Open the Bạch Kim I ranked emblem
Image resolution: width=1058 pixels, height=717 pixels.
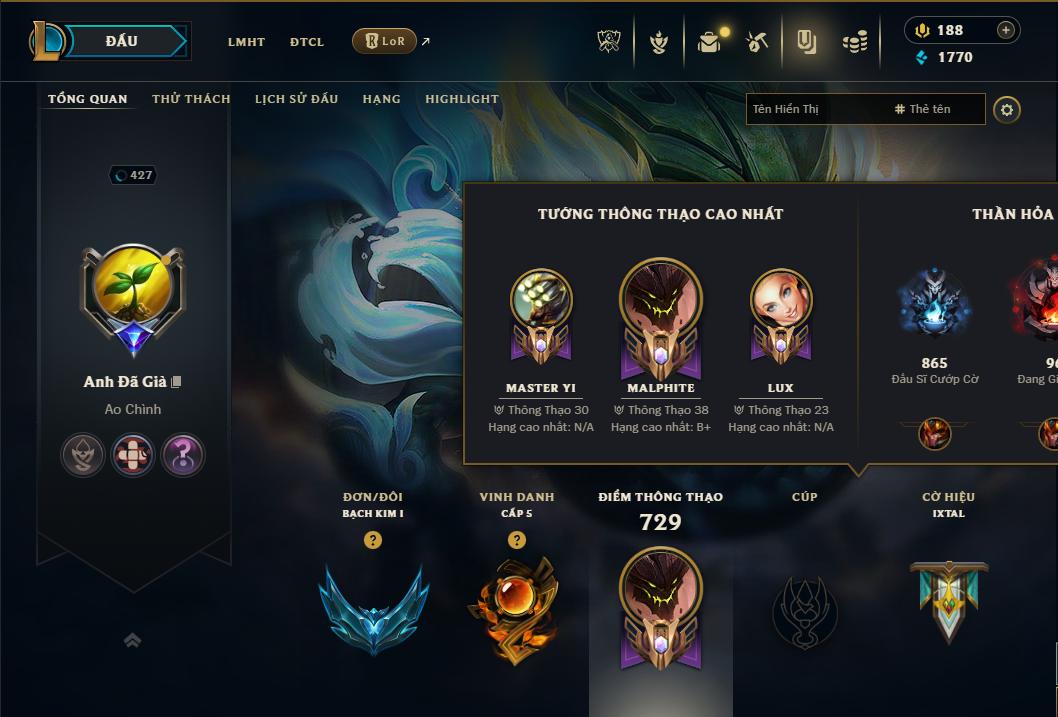pyautogui.click(x=373, y=609)
